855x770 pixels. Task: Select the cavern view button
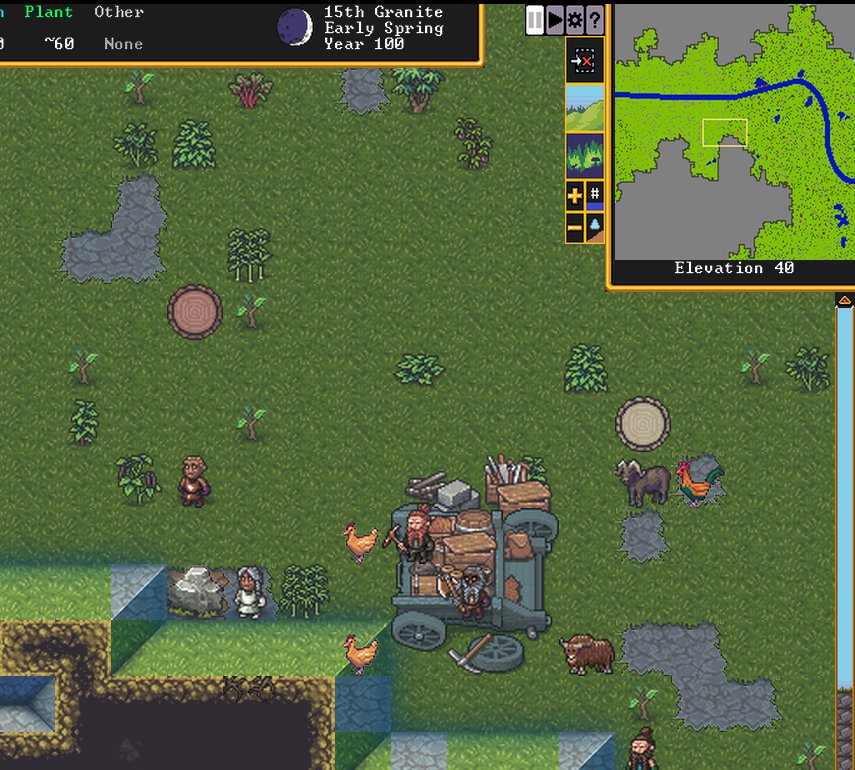[x=584, y=155]
